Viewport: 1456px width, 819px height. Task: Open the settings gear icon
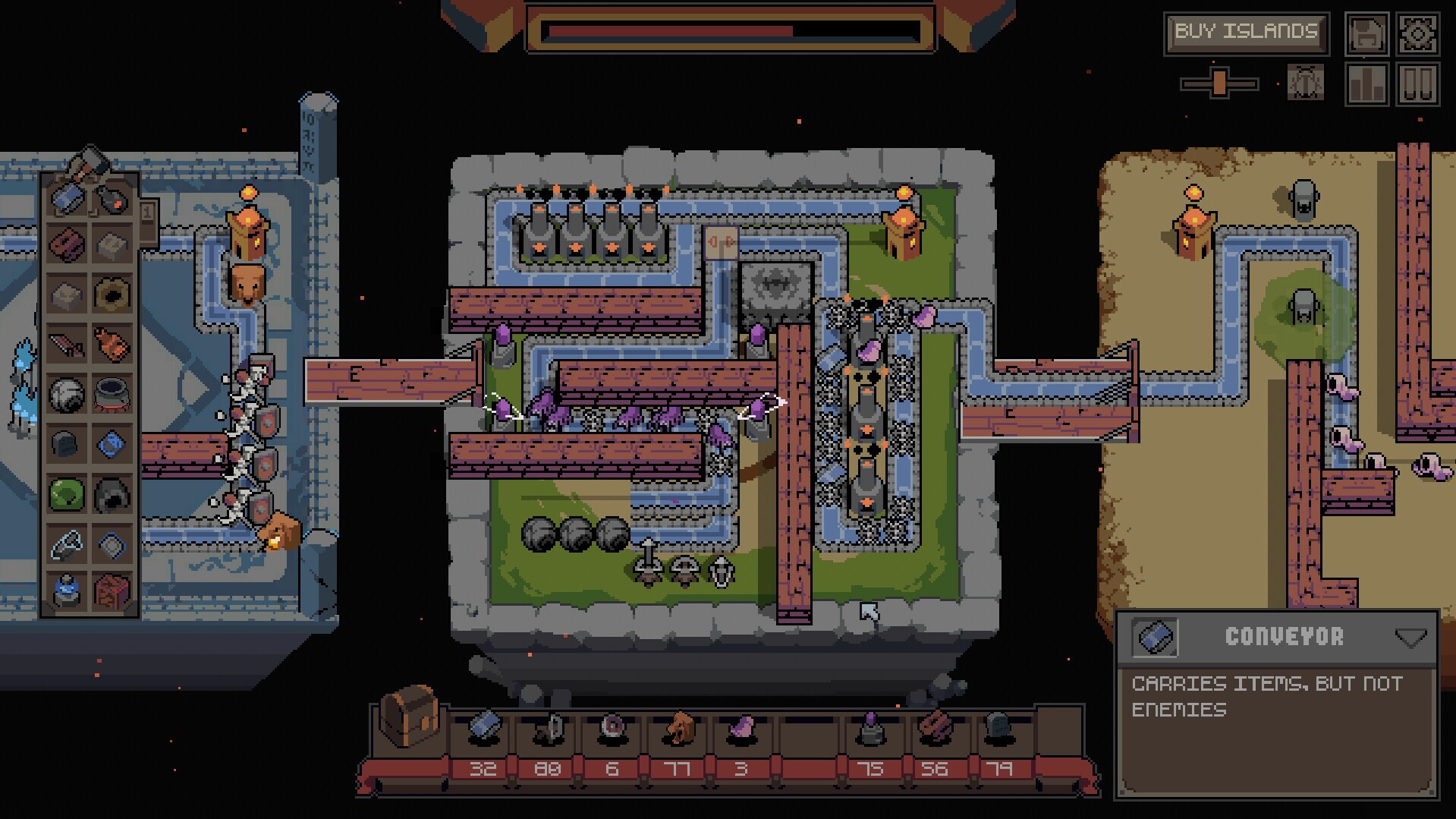pos(1421,33)
